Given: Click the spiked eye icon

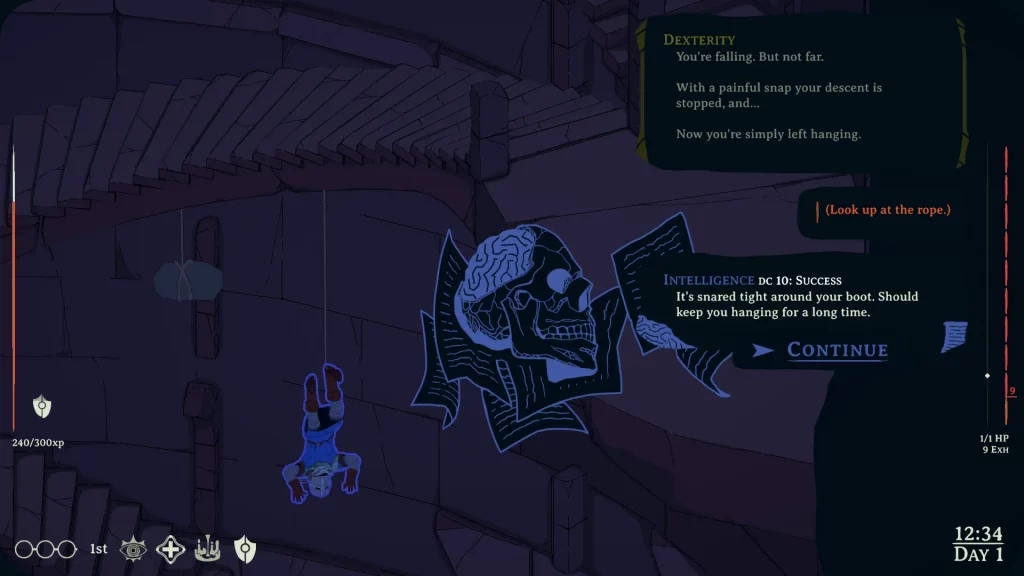Looking at the screenshot, I should (133, 548).
